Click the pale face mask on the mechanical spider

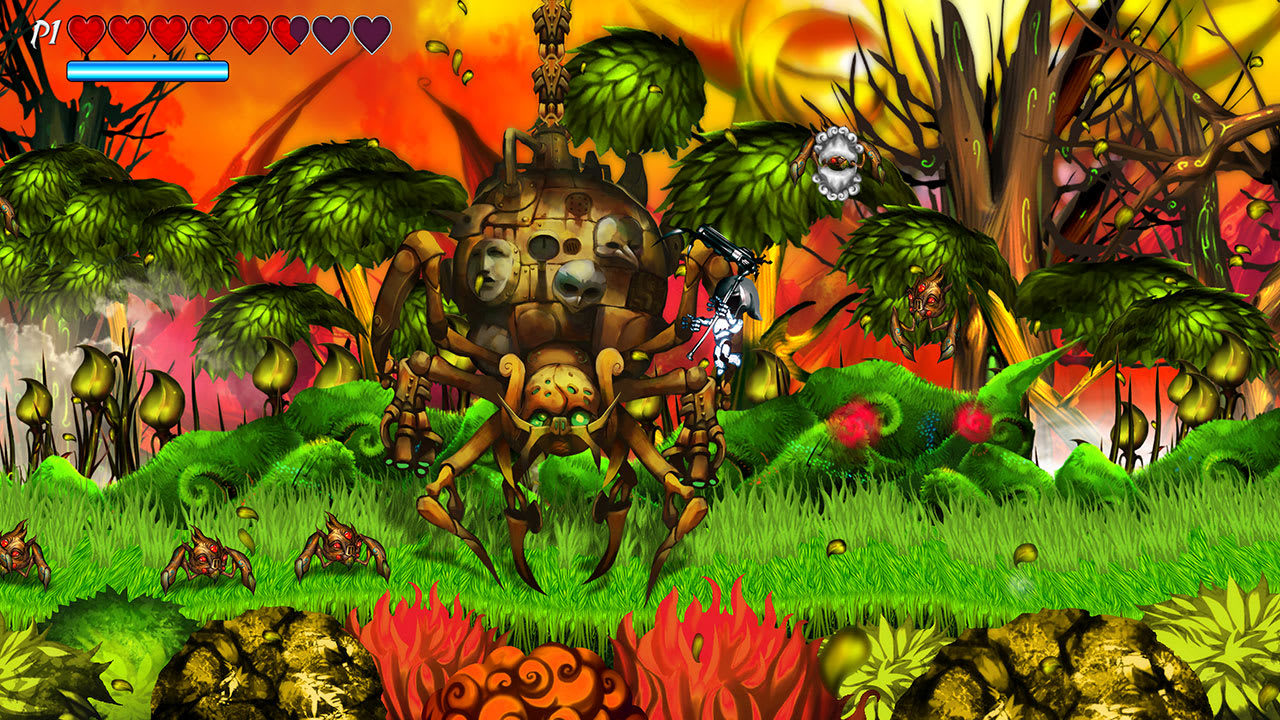point(489,269)
